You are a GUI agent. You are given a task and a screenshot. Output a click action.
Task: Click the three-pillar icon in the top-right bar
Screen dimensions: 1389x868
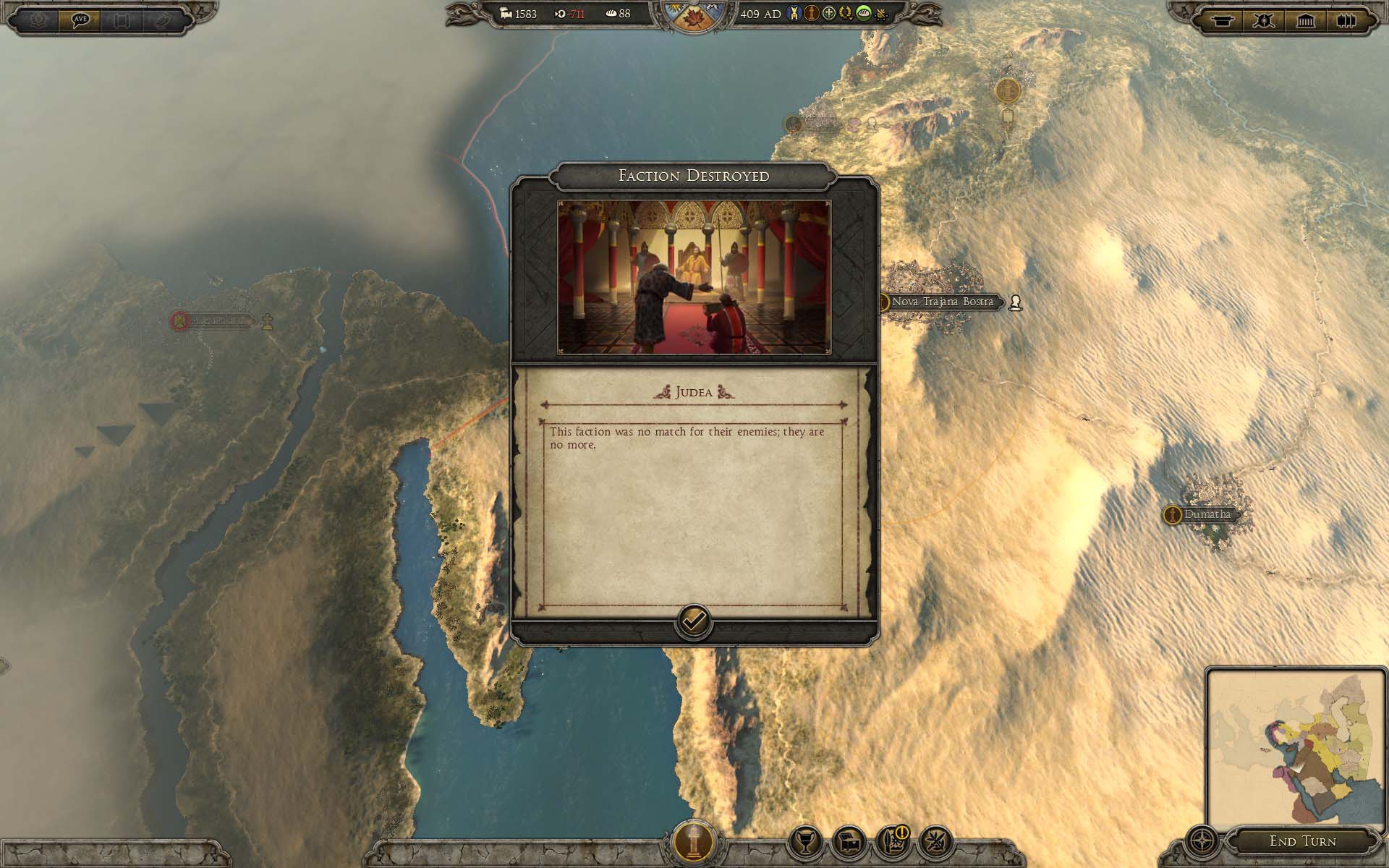pos(1346,20)
